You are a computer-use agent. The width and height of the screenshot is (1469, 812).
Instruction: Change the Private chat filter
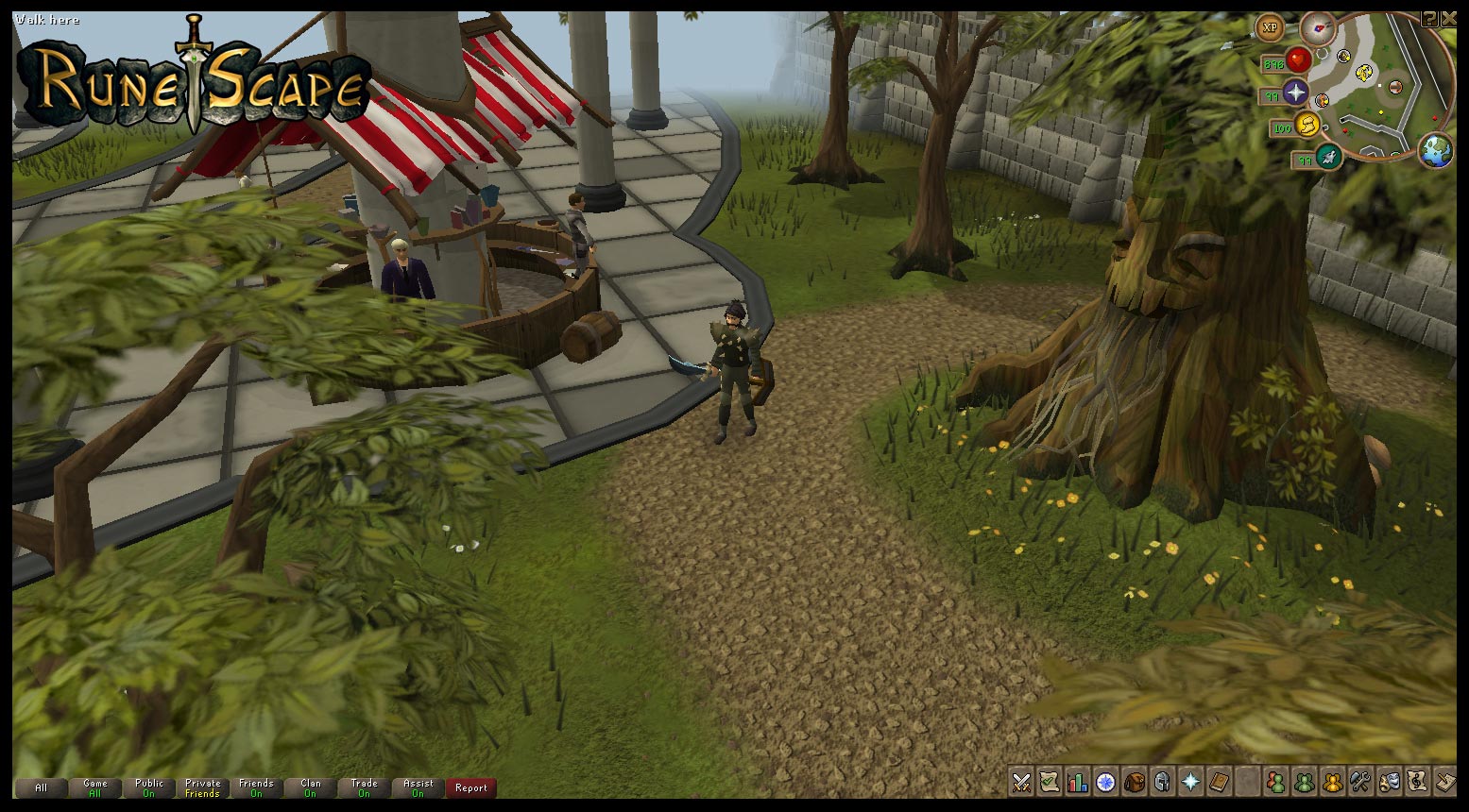point(202,787)
